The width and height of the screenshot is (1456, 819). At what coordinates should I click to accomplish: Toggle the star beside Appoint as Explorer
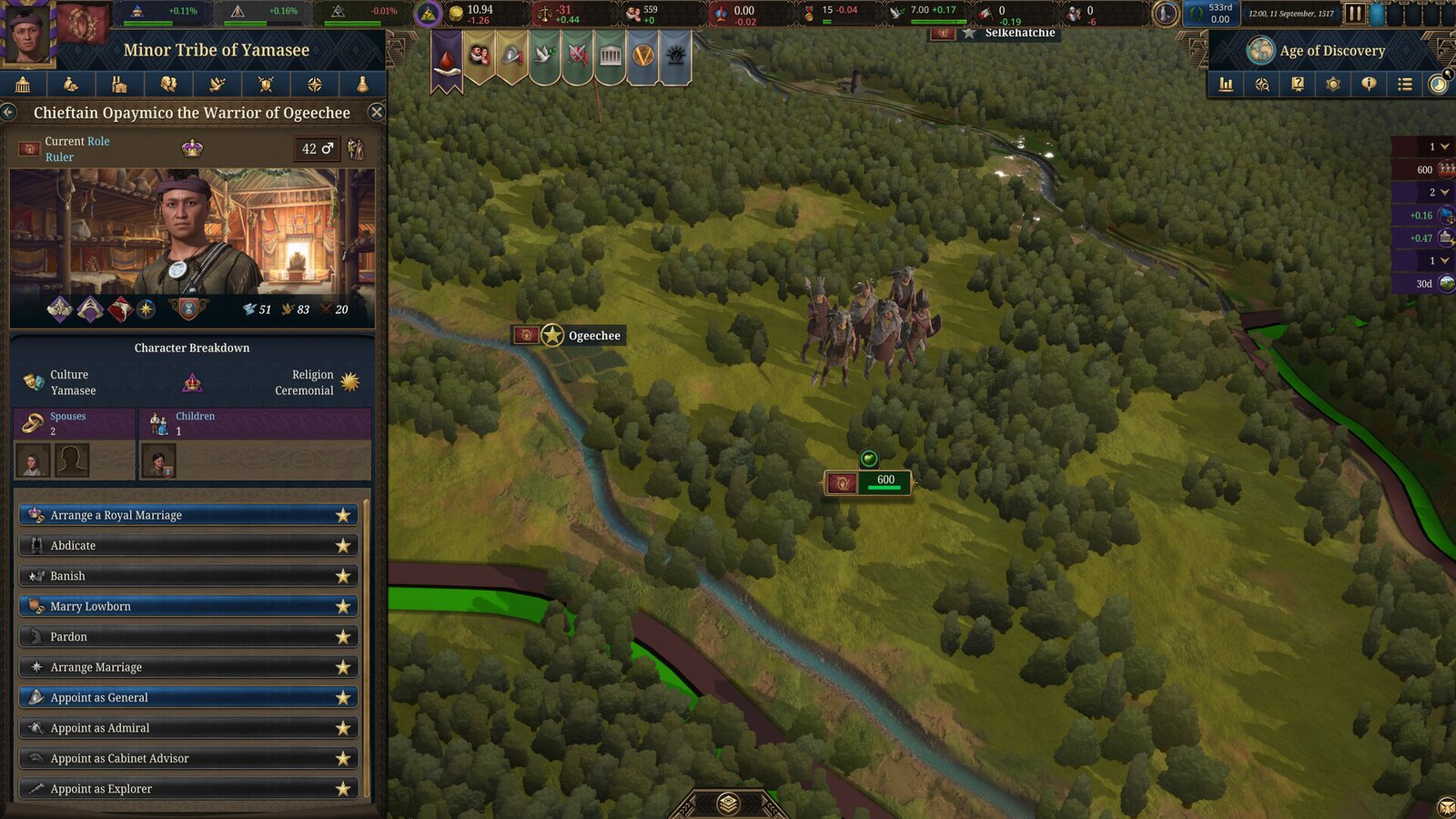click(x=343, y=788)
